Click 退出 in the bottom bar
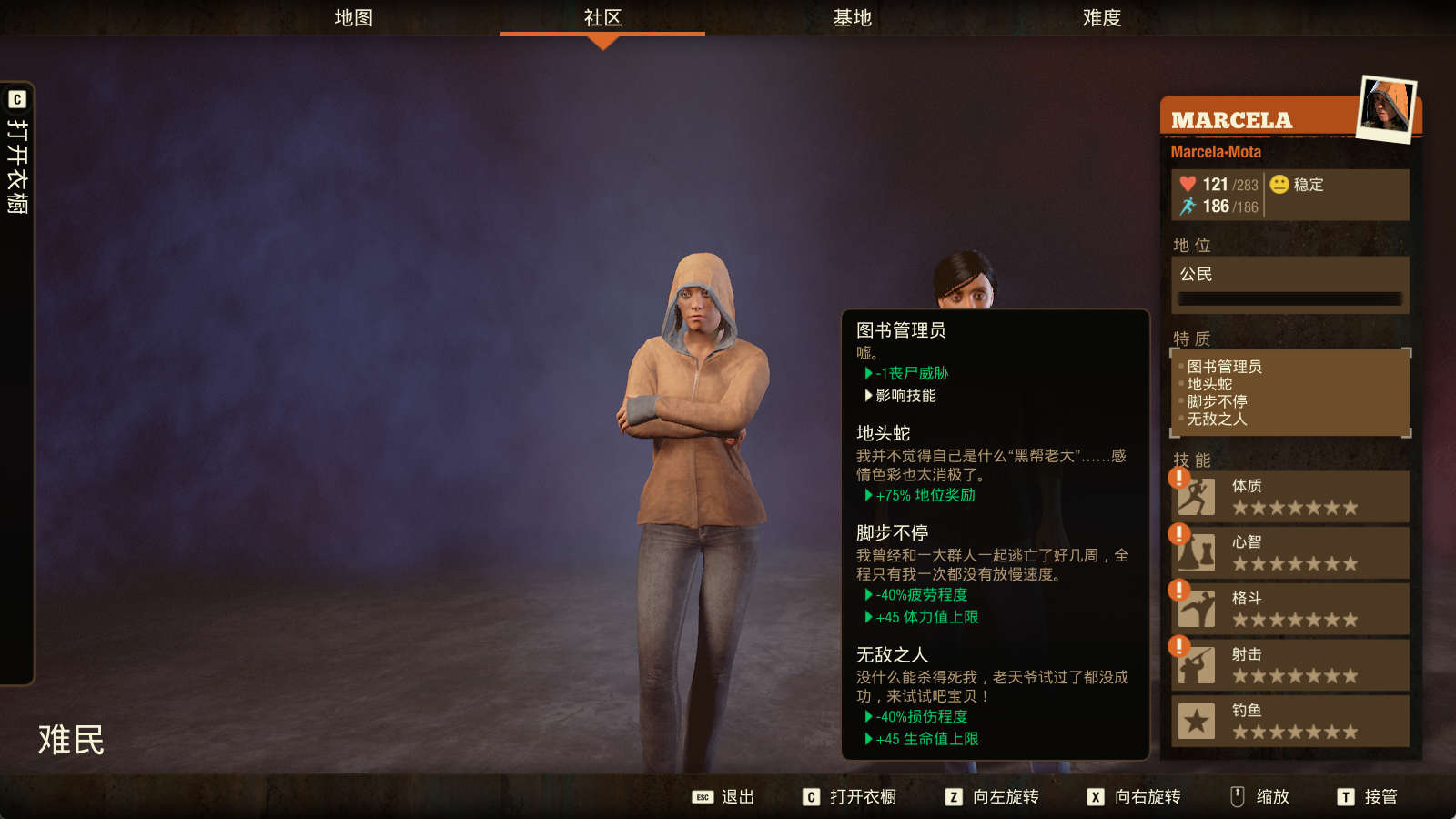Image resolution: width=1456 pixels, height=819 pixels. (x=724, y=797)
